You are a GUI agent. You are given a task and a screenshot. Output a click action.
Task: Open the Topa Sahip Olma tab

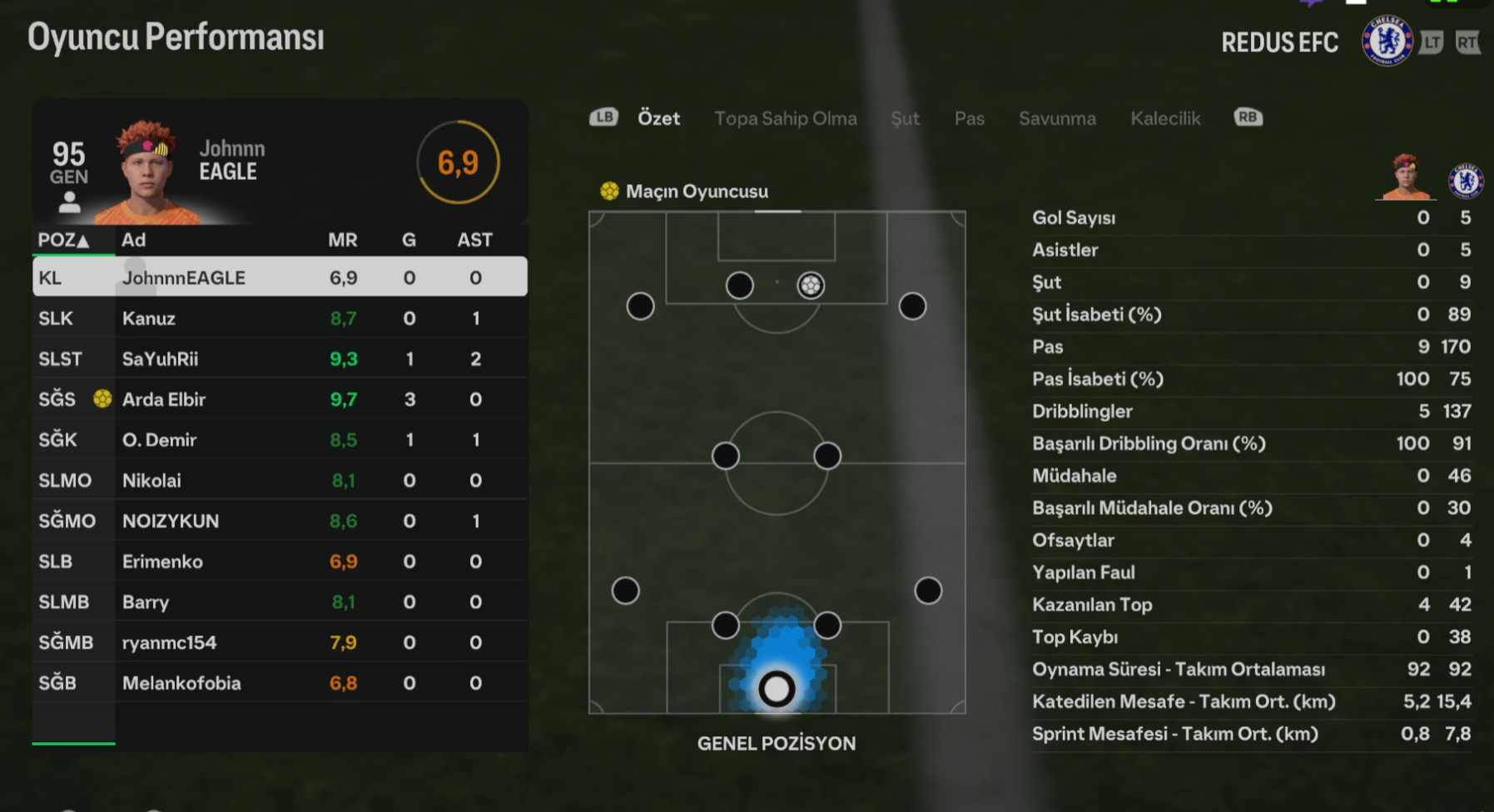click(x=785, y=118)
